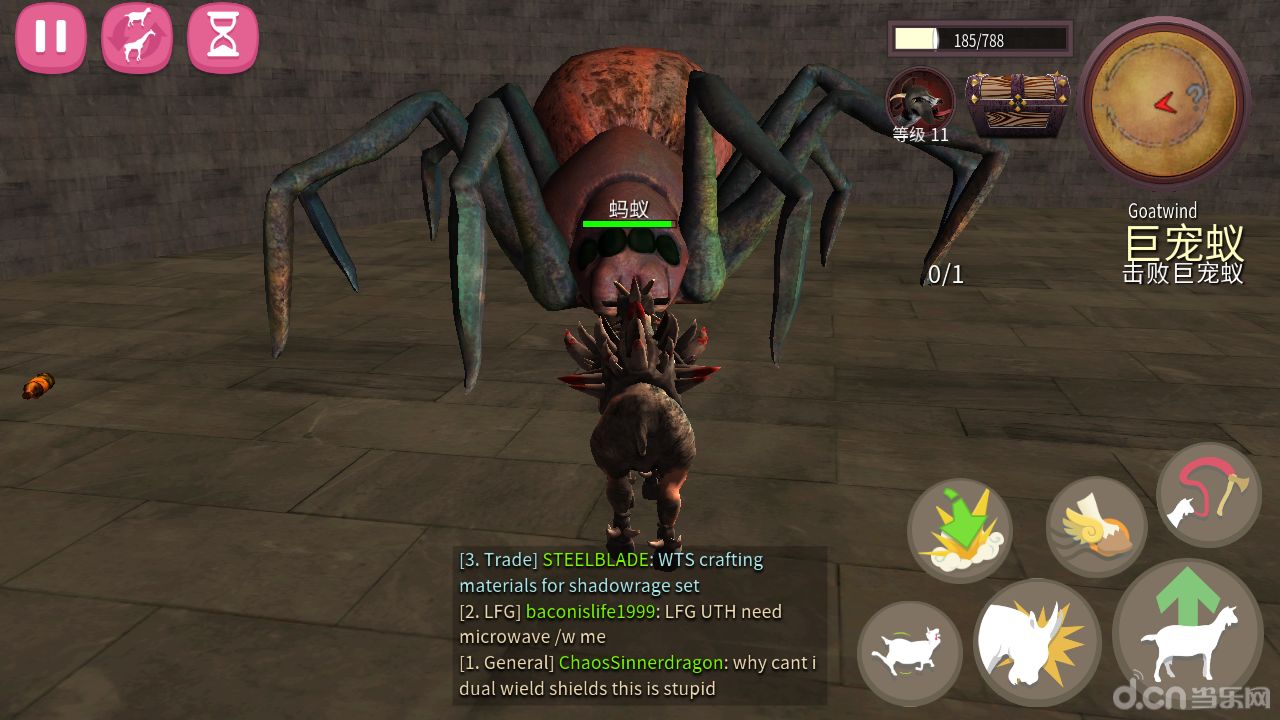1280x720 pixels.
Task: Open the circular compass minimap
Action: coord(1164,101)
